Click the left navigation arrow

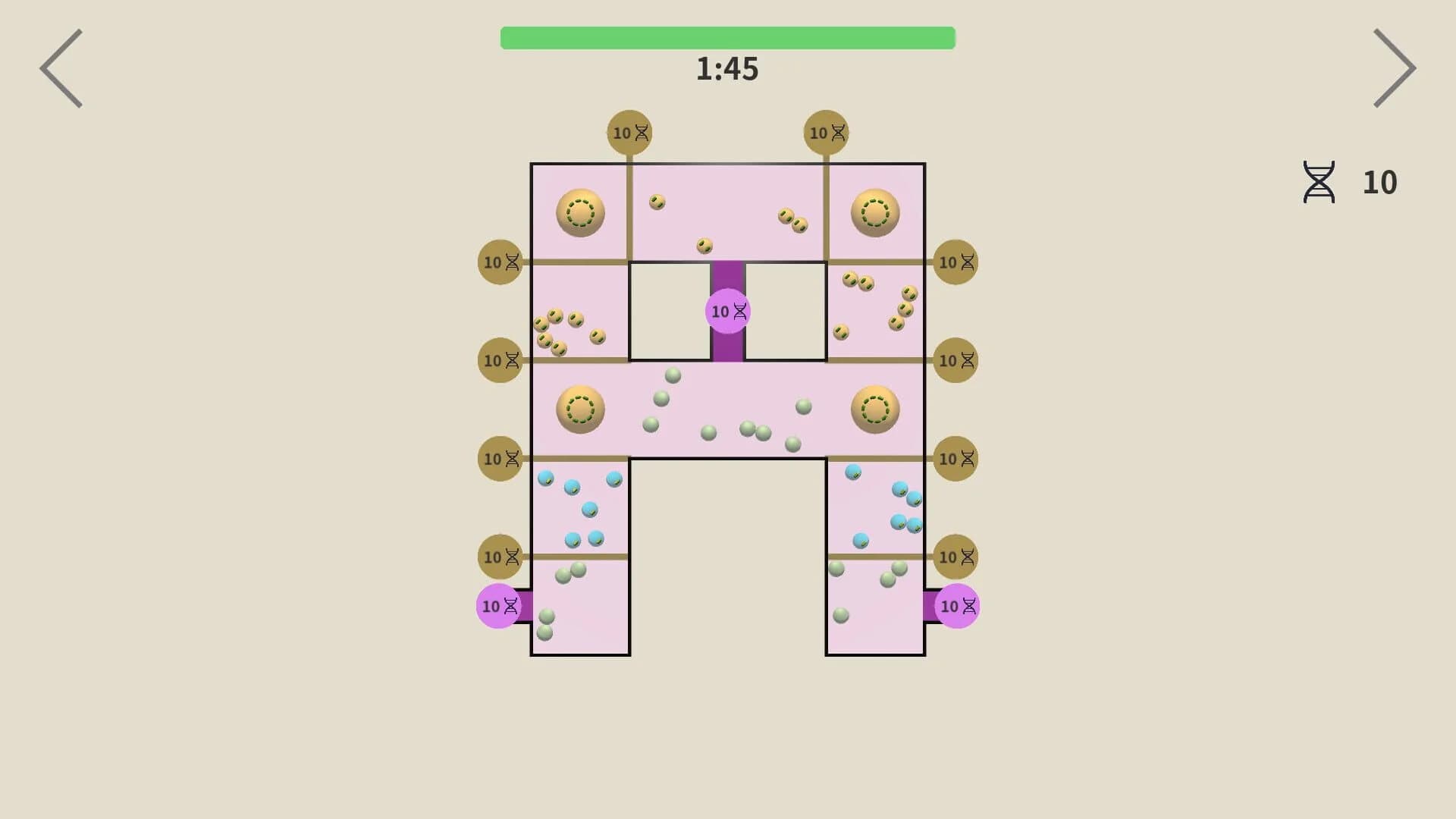62,68
